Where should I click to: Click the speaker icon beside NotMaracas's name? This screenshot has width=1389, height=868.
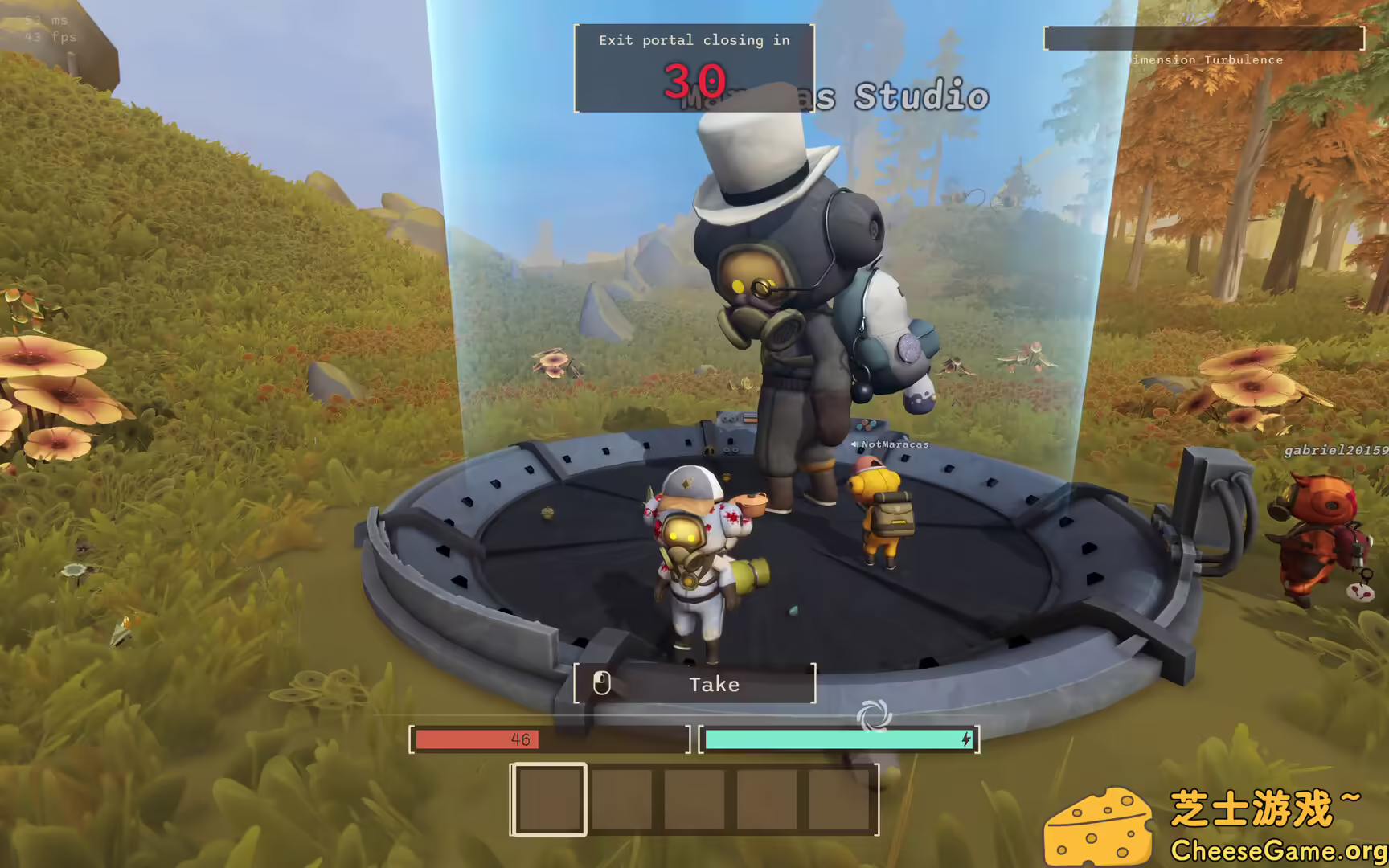click(x=854, y=443)
